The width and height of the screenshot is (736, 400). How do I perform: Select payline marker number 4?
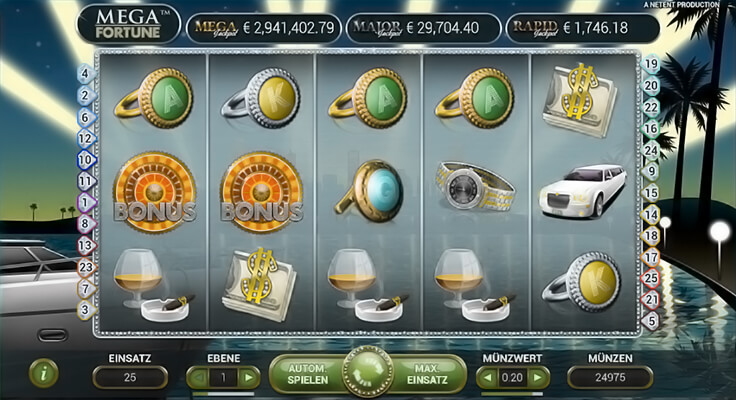85,73
